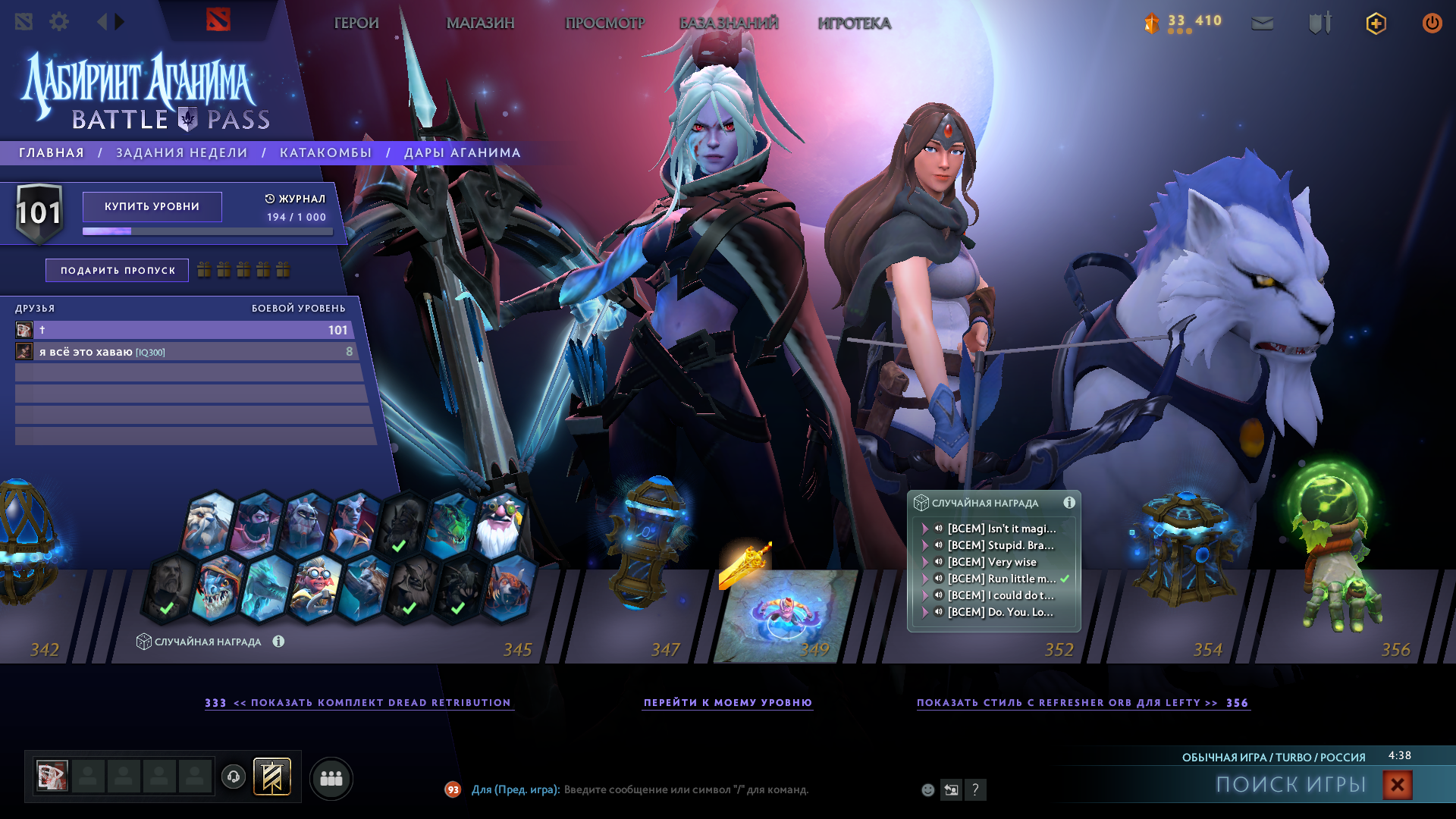This screenshot has width=1456, height=819.
Task: Click the Купить уровни button
Action: 152,206
